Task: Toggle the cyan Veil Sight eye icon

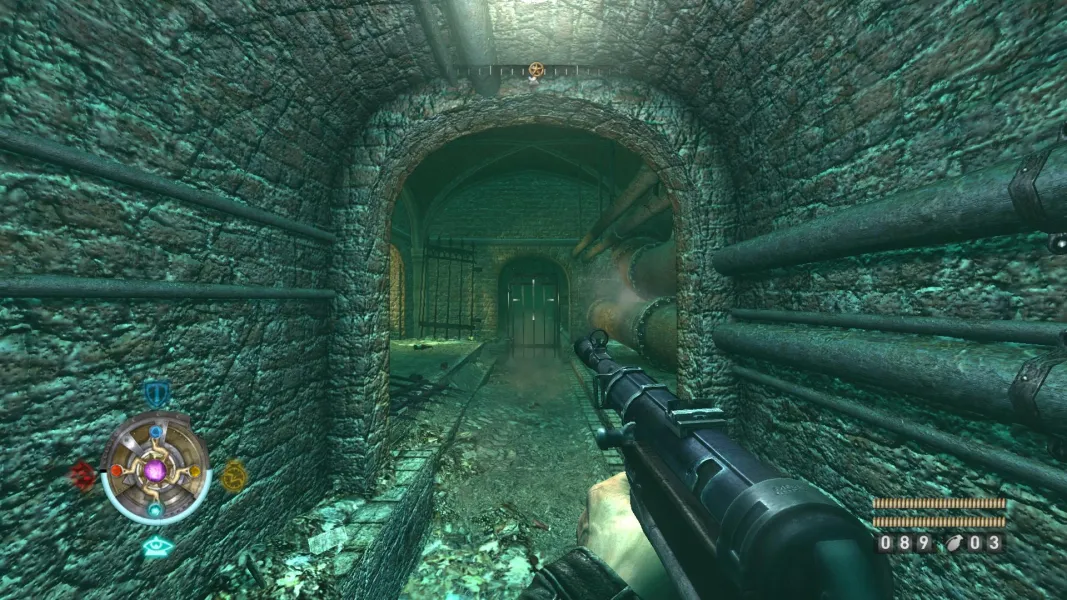Action: (155, 546)
